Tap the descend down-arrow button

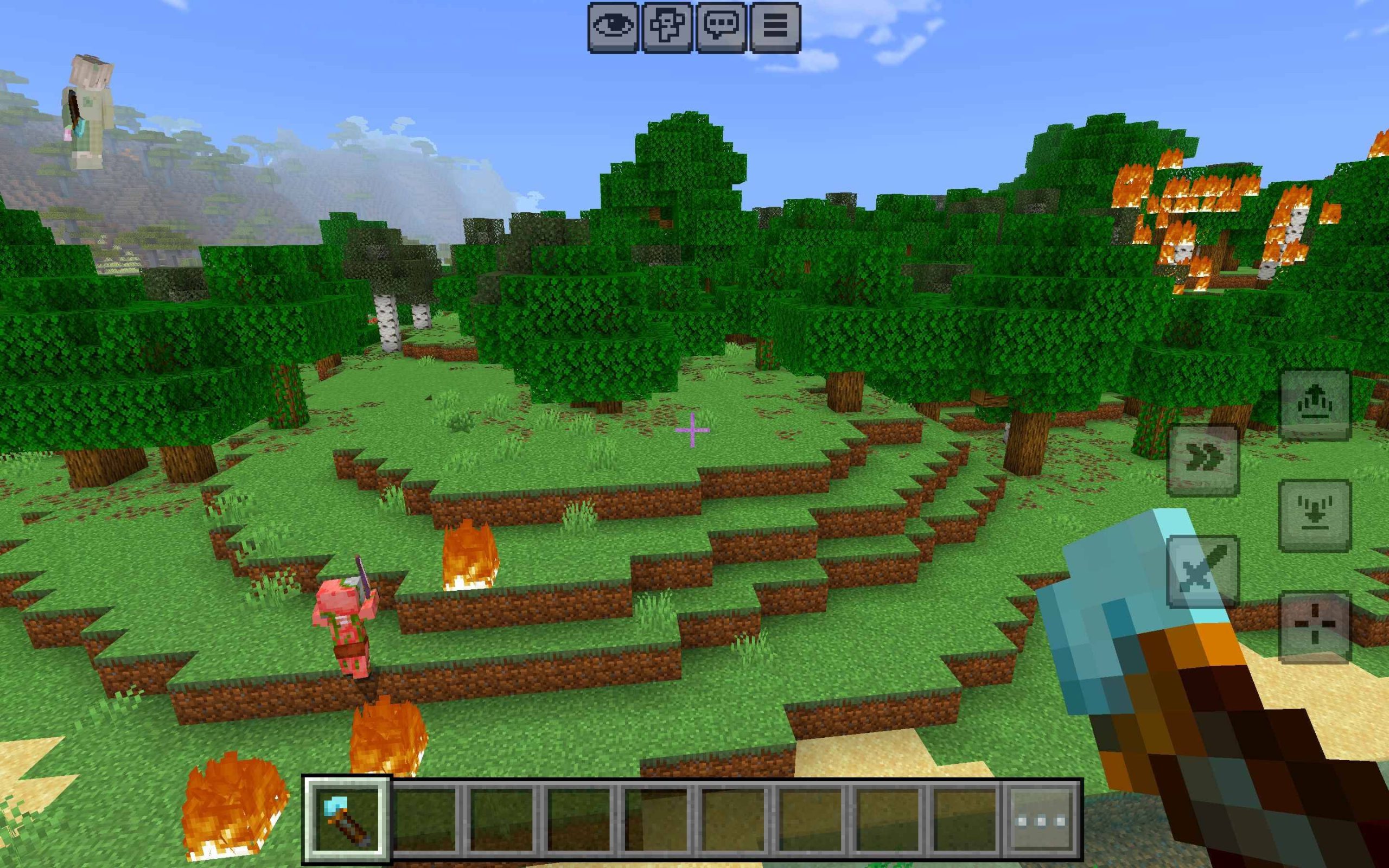pyautogui.click(x=1314, y=515)
